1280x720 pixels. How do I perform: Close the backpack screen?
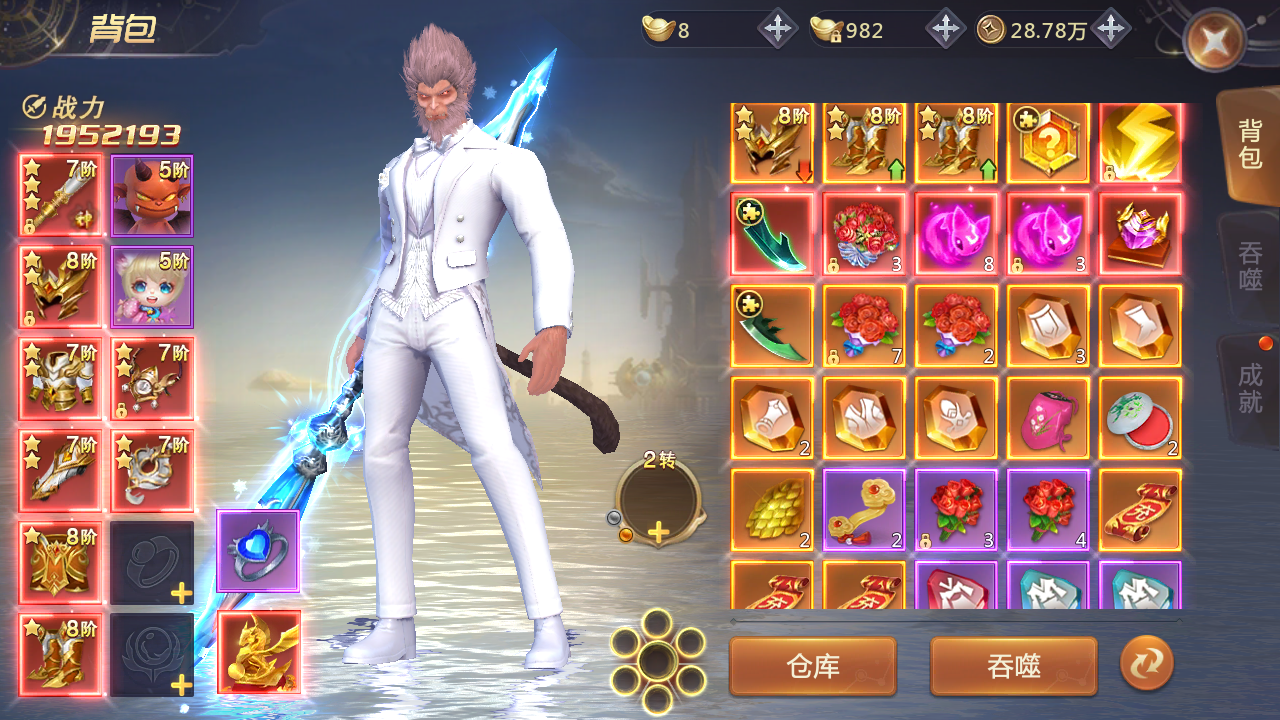coord(1214,41)
